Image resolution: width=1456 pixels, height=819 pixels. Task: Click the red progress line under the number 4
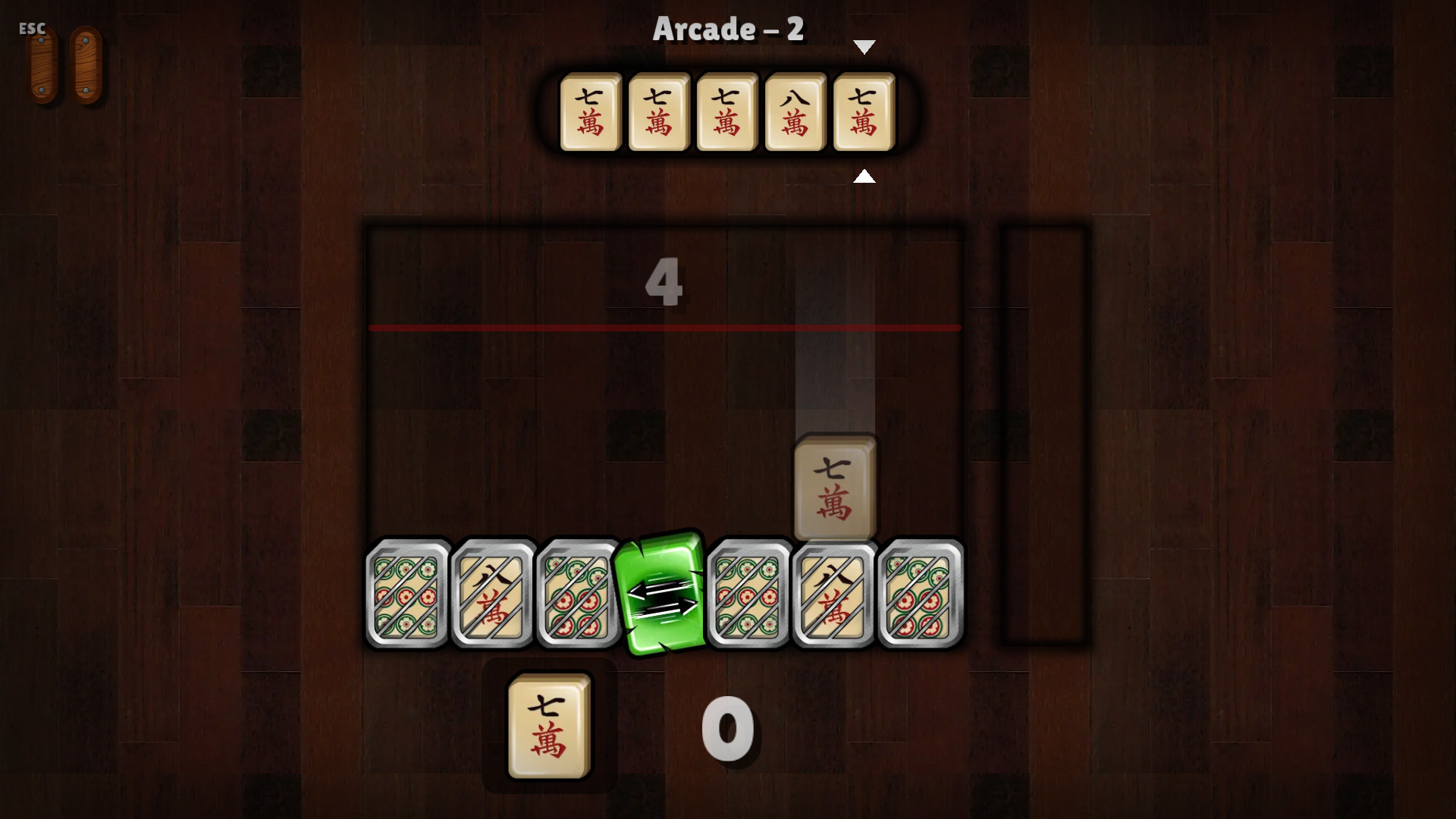(664, 327)
